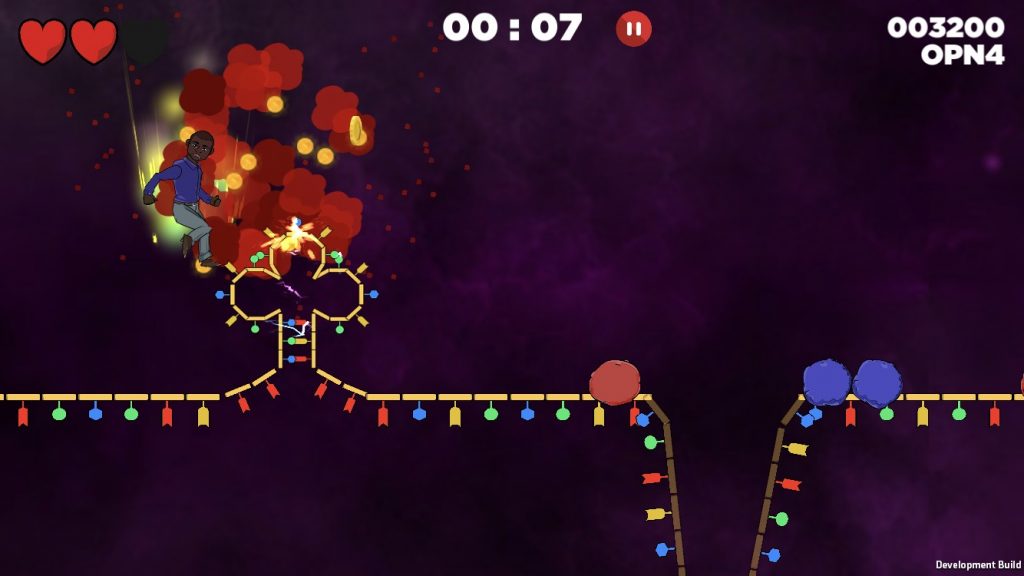Pause the game with the red button

tap(633, 29)
